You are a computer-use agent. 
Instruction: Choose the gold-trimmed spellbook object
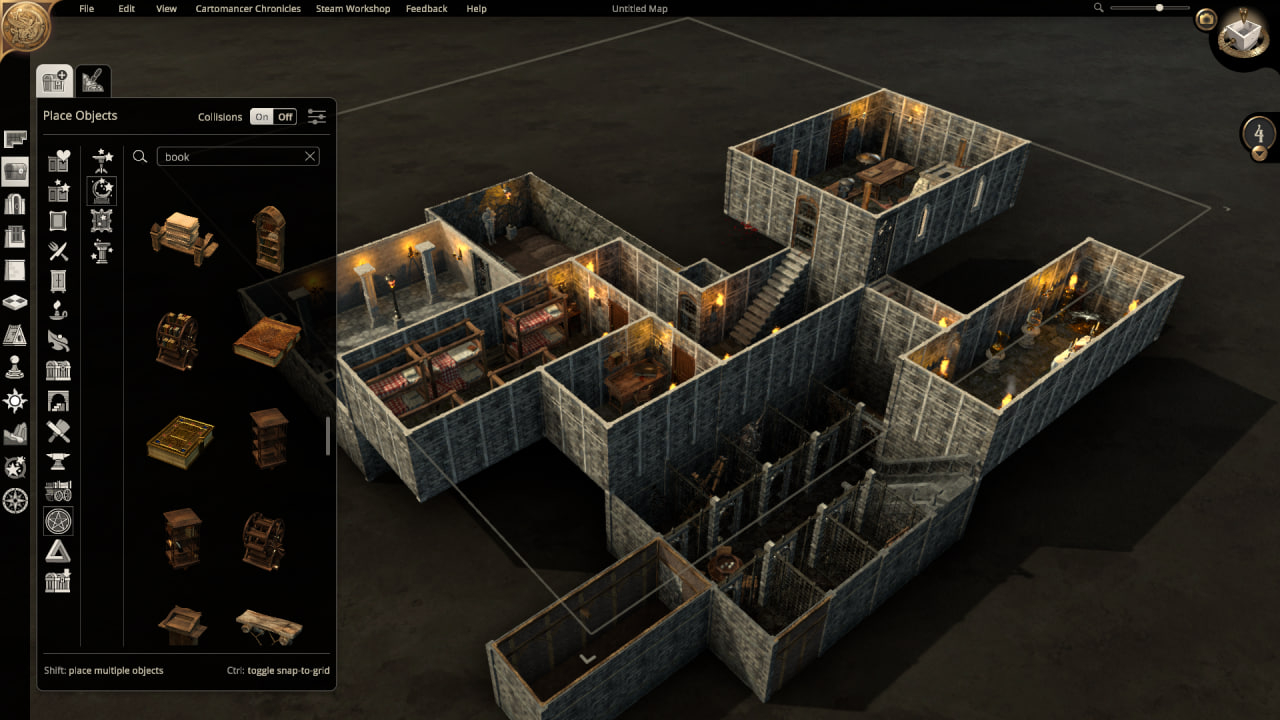[181, 441]
